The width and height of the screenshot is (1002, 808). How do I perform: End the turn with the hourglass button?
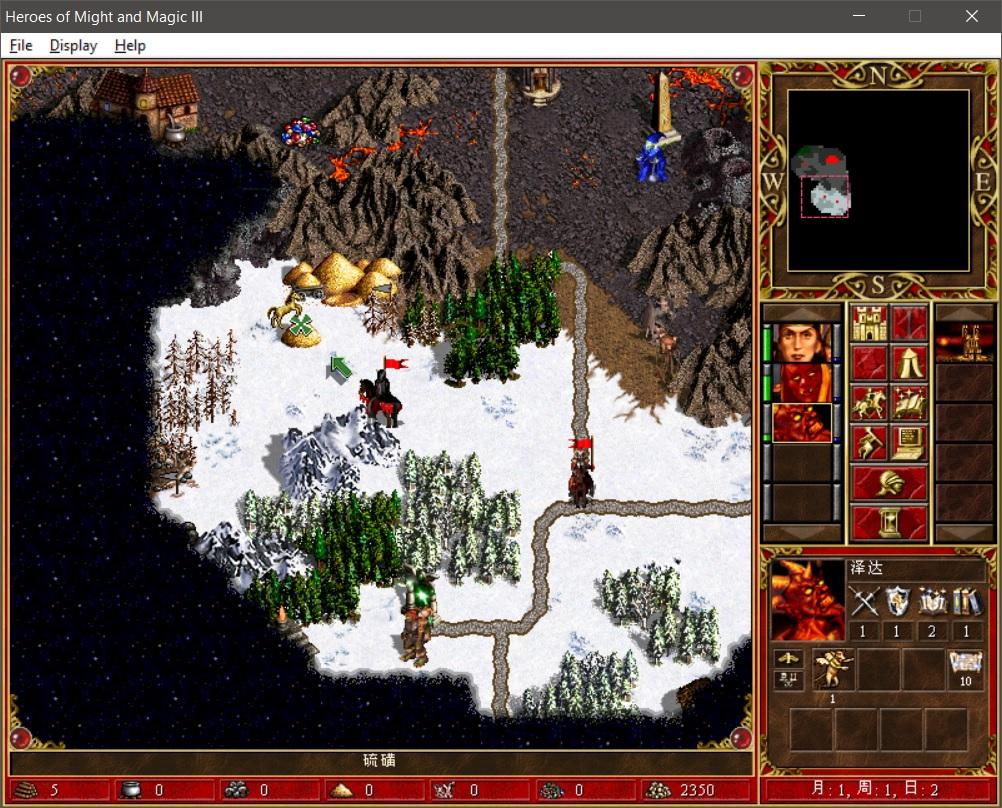(x=888, y=522)
